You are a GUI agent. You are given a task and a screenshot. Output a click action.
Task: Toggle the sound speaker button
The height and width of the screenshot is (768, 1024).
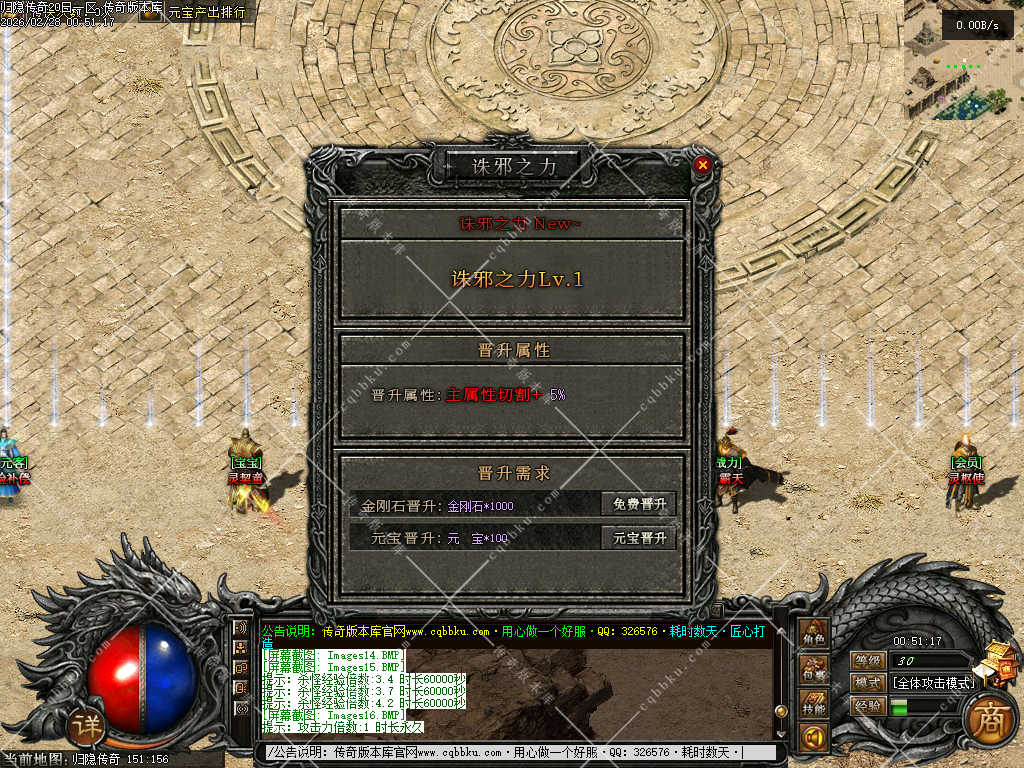point(813,739)
